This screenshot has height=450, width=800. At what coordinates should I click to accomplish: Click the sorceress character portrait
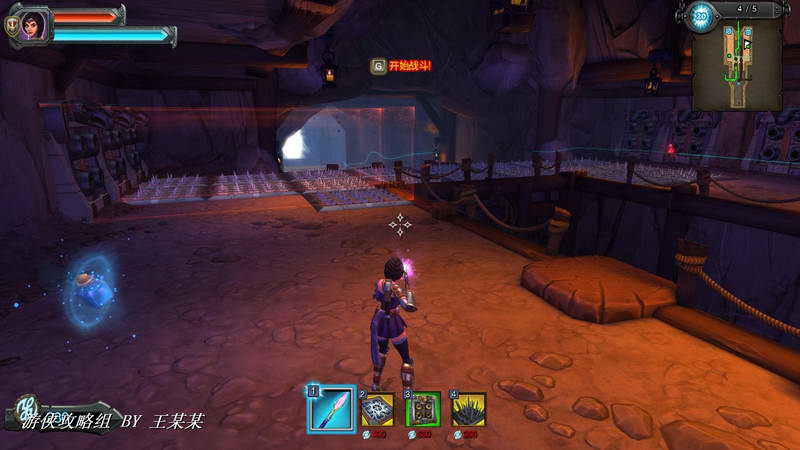(x=33, y=25)
